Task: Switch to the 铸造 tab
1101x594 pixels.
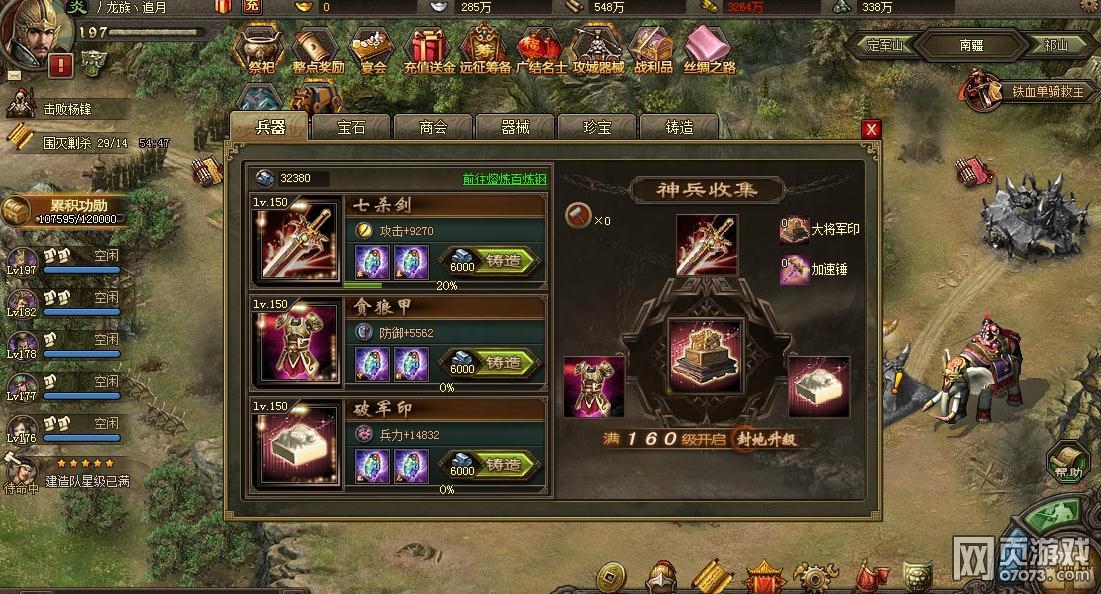Action: click(679, 128)
